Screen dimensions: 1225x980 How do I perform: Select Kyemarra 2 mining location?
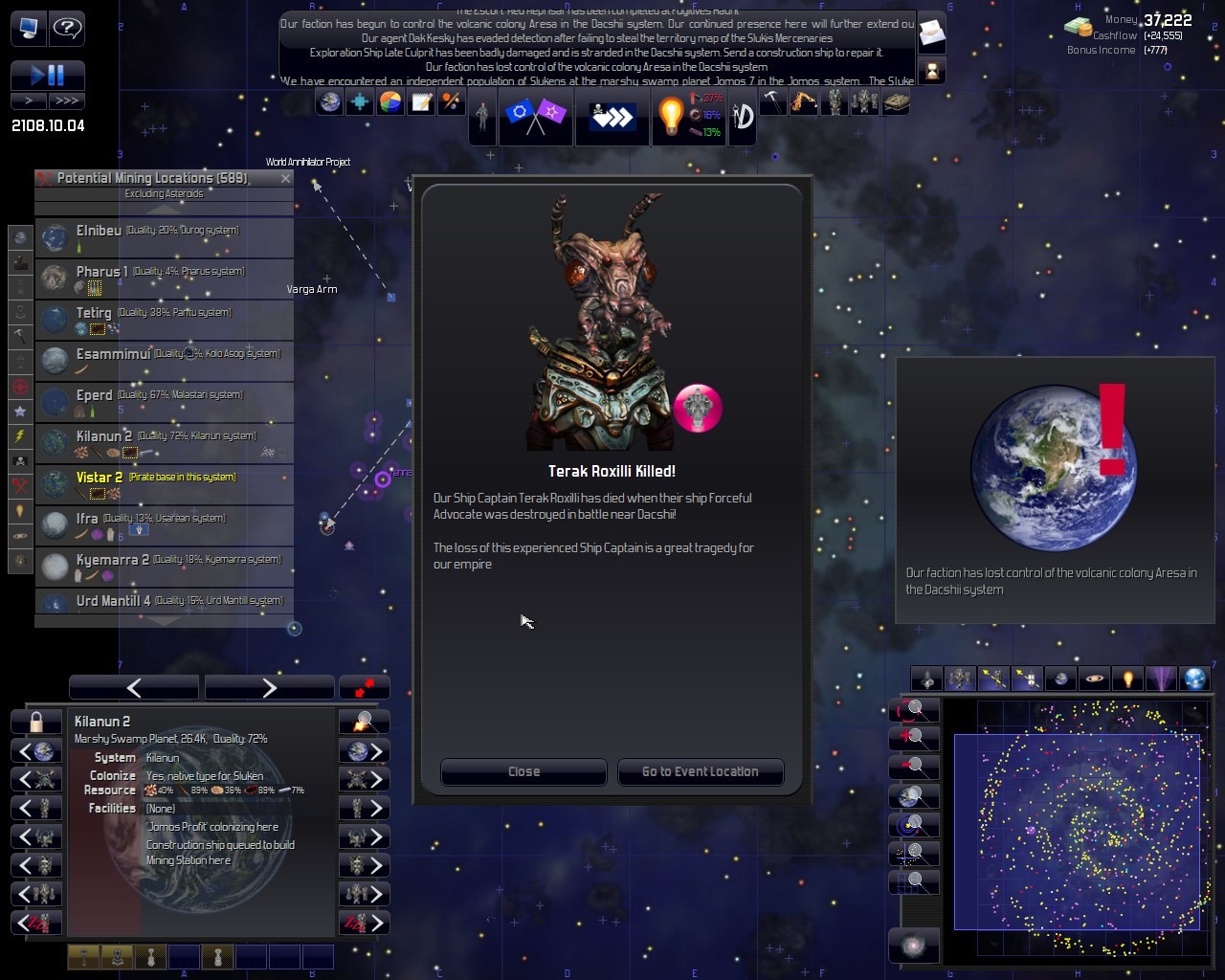164,567
